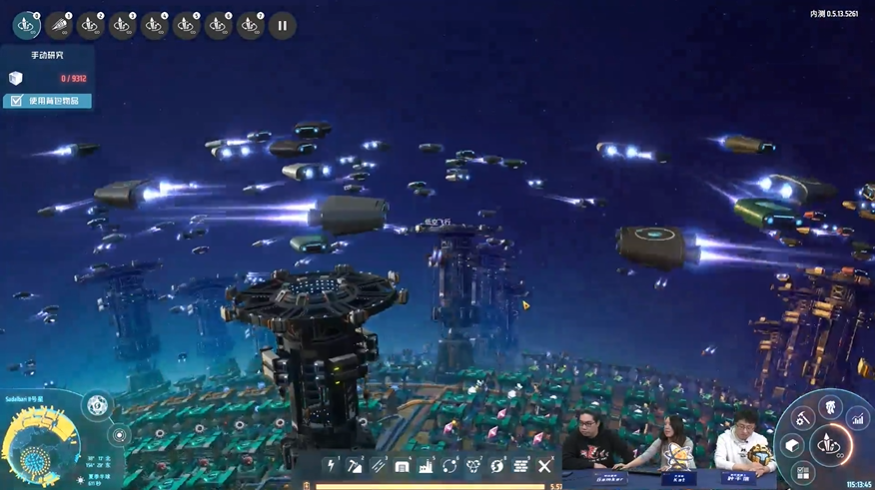
Task: Open the storage warehouse build category
Action: 402,466
